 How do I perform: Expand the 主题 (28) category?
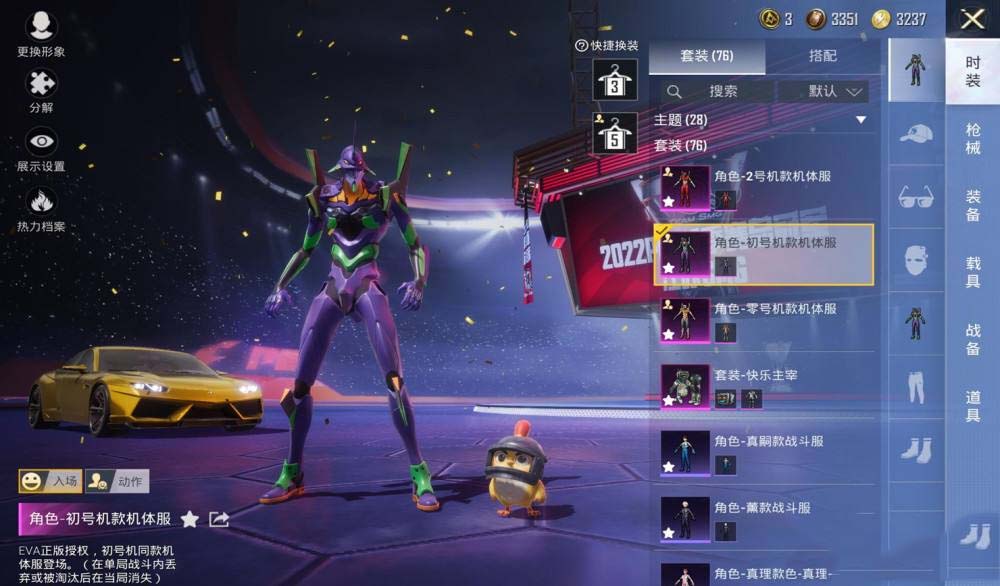click(x=761, y=120)
